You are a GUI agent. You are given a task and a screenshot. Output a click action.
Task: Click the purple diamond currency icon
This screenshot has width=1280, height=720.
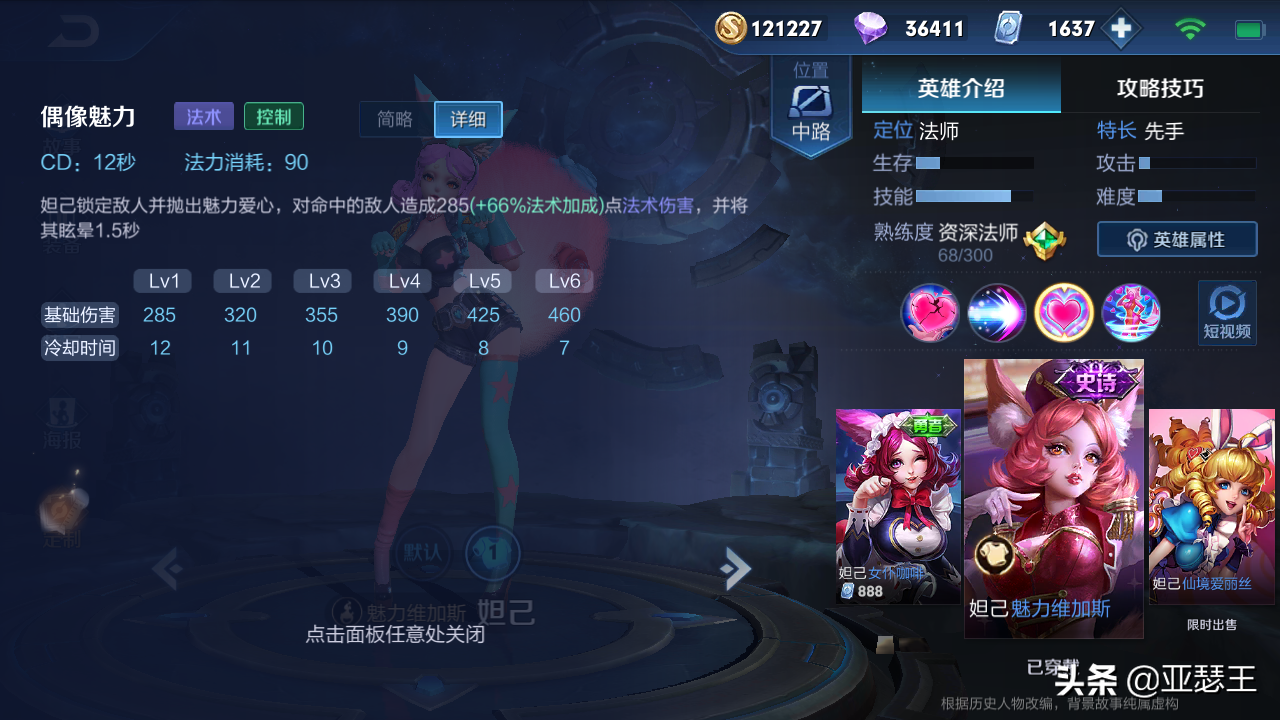pos(872,27)
